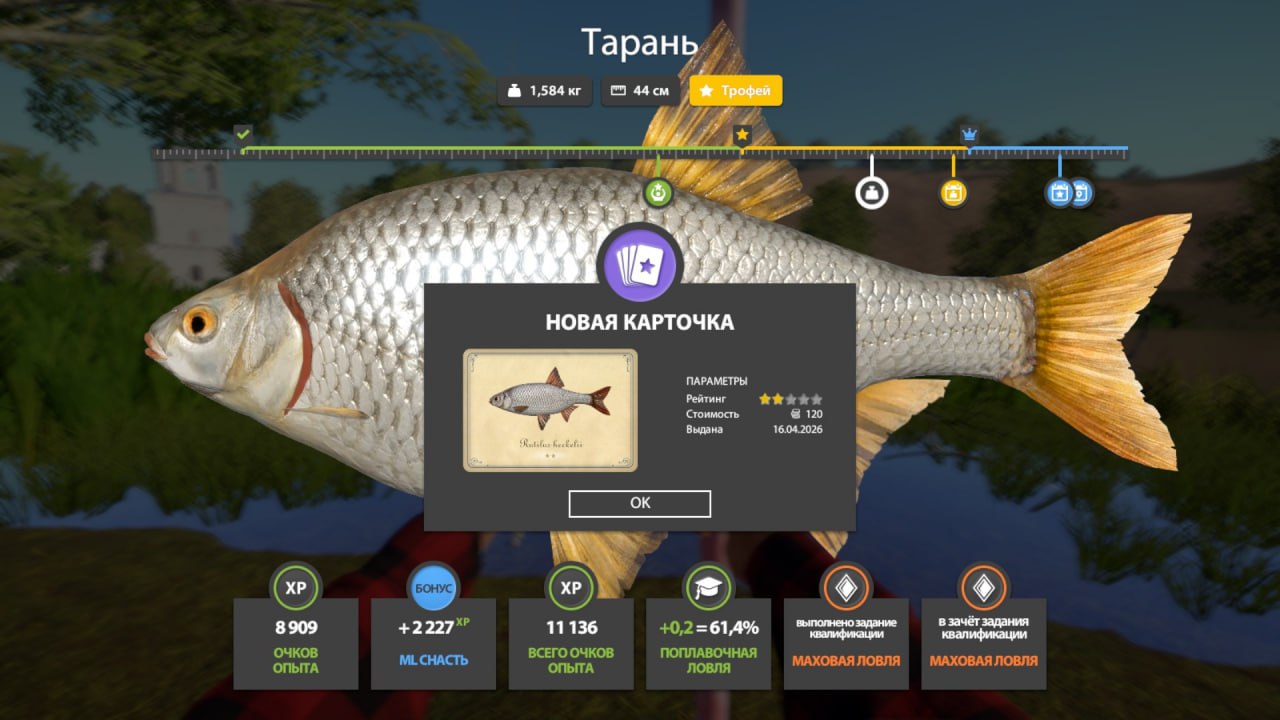Click the gold star marker above the scale
1280x720 pixels.
(x=742, y=134)
